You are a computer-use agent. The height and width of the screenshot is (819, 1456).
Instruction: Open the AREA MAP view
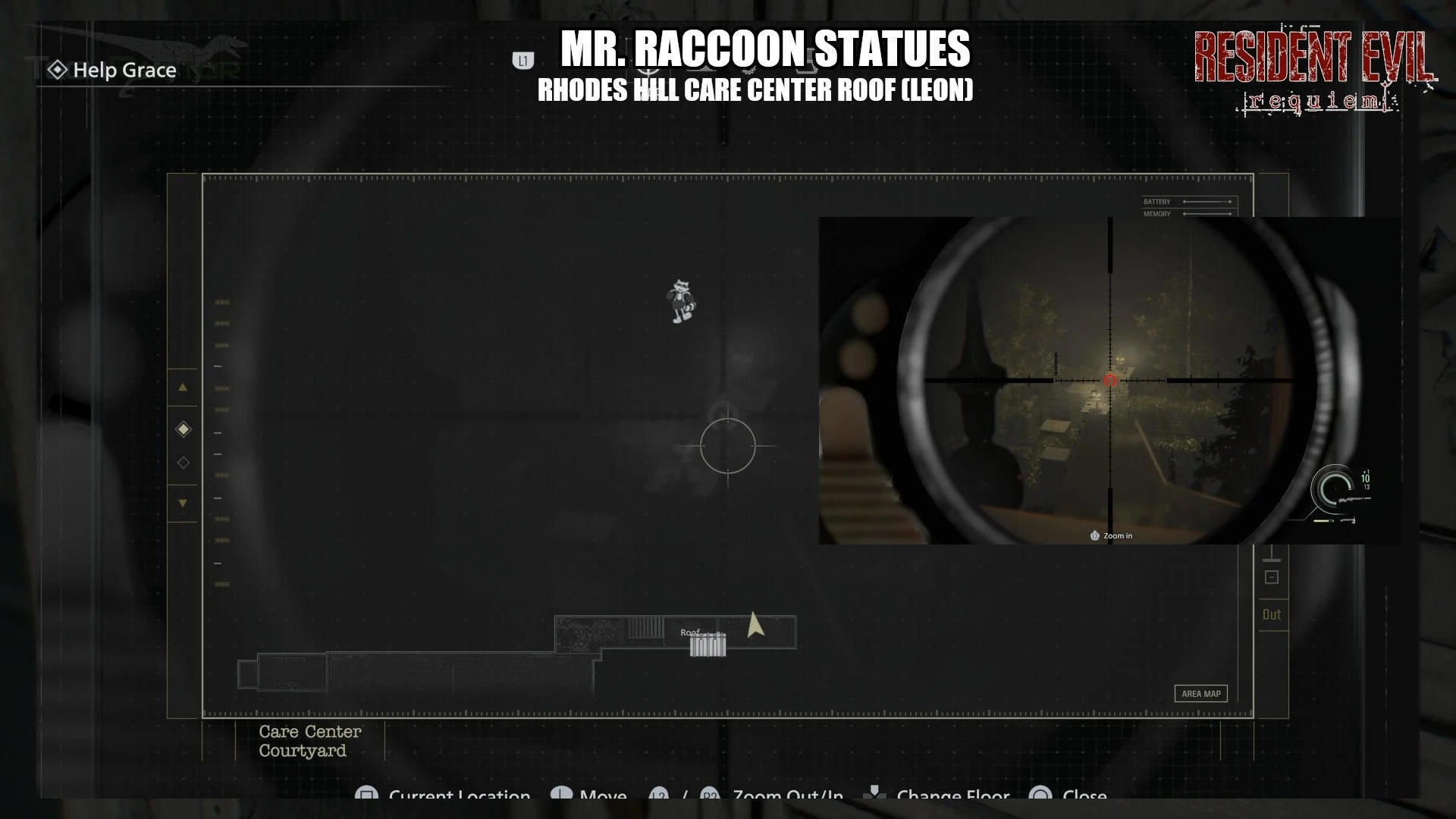(x=1200, y=694)
